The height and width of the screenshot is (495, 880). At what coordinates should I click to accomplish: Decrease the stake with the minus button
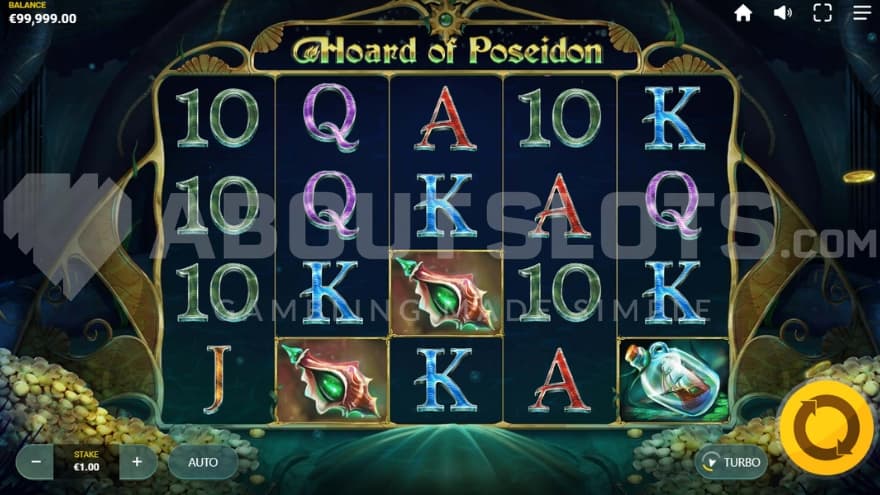(36, 462)
